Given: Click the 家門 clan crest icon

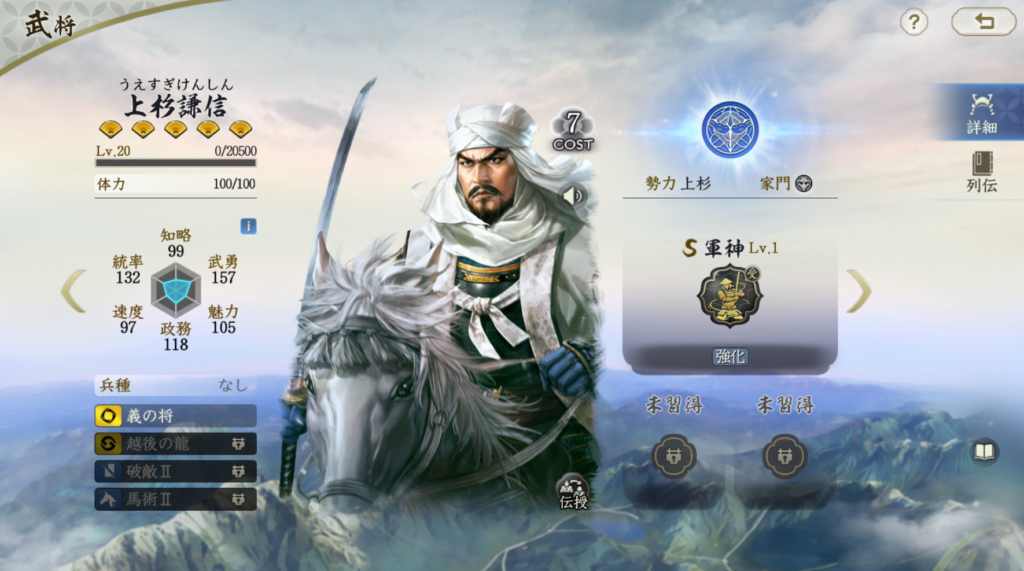Looking at the screenshot, I should [x=803, y=184].
